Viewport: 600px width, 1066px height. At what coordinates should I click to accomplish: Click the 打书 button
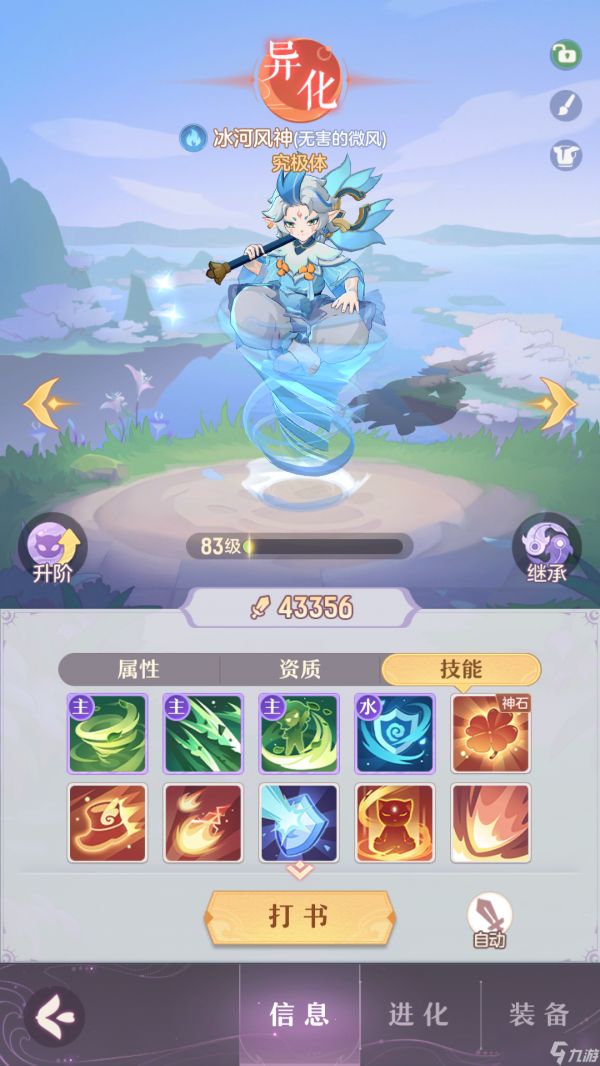pos(299,917)
